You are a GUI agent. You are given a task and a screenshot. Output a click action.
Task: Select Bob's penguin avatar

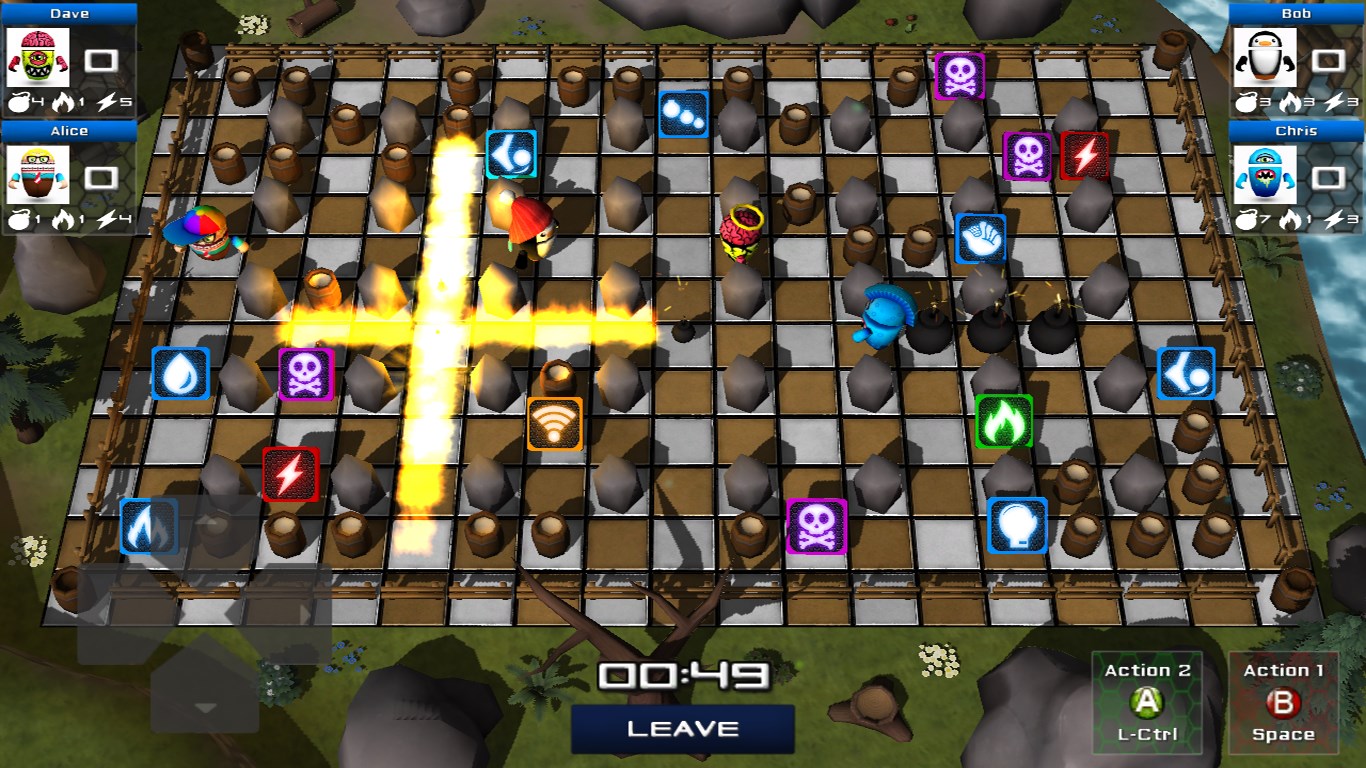pos(1264,57)
